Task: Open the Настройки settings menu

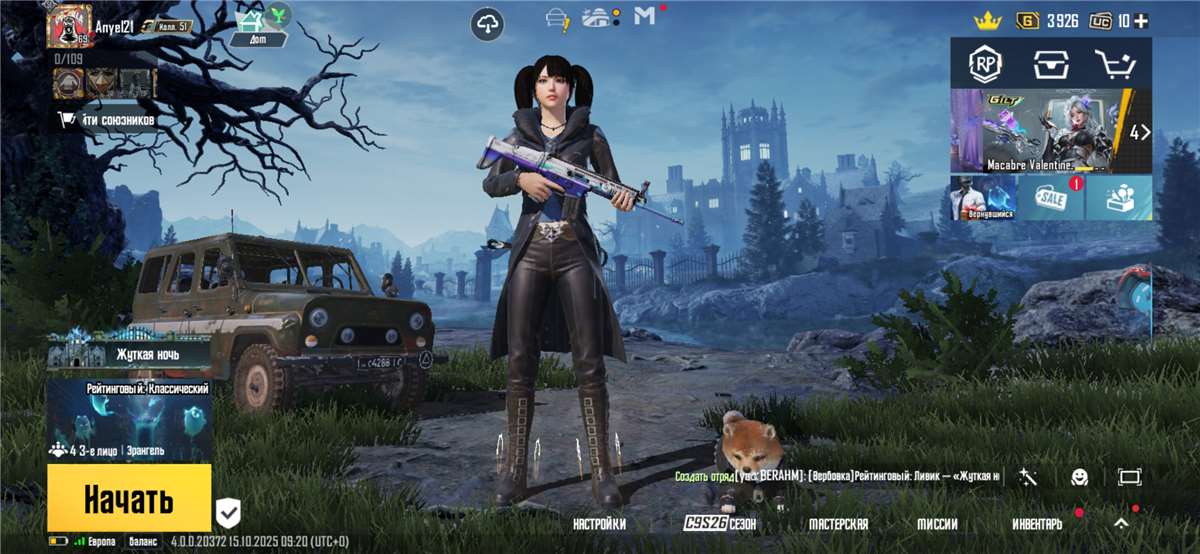Action: [599, 524]
